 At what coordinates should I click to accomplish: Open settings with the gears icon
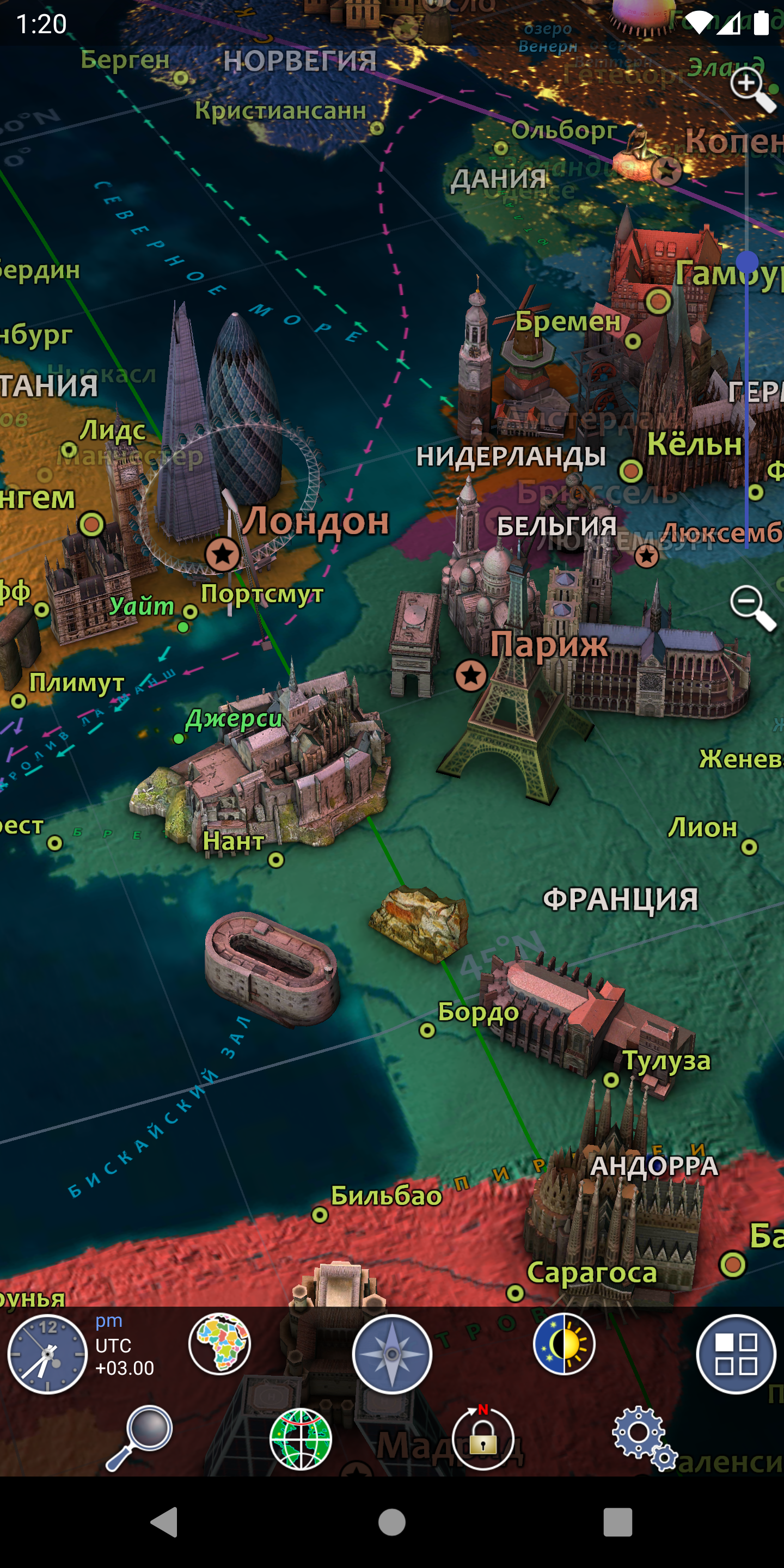click(x=644, y=1438)
